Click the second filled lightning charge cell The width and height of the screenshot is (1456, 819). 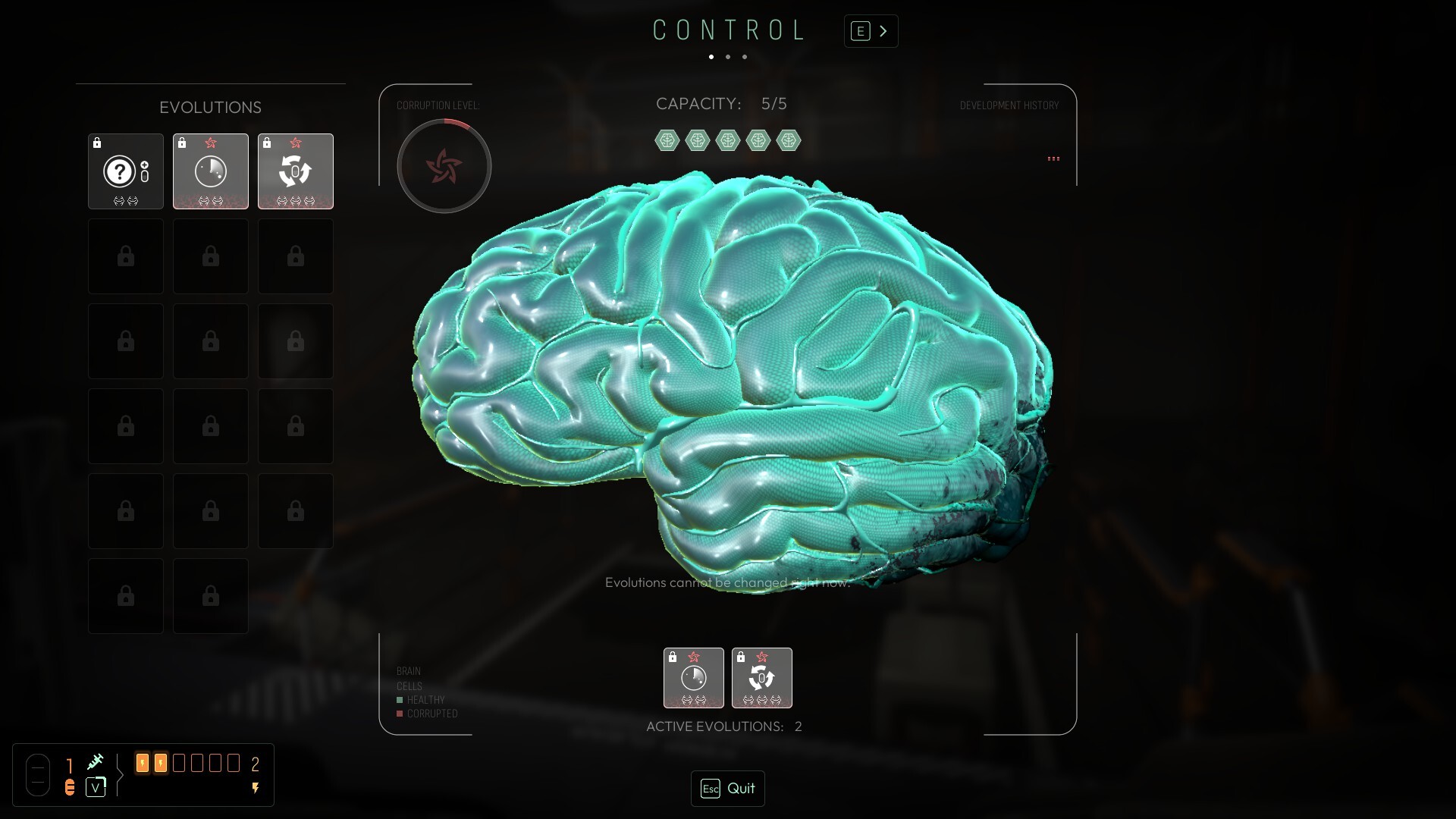coord(160,763)
